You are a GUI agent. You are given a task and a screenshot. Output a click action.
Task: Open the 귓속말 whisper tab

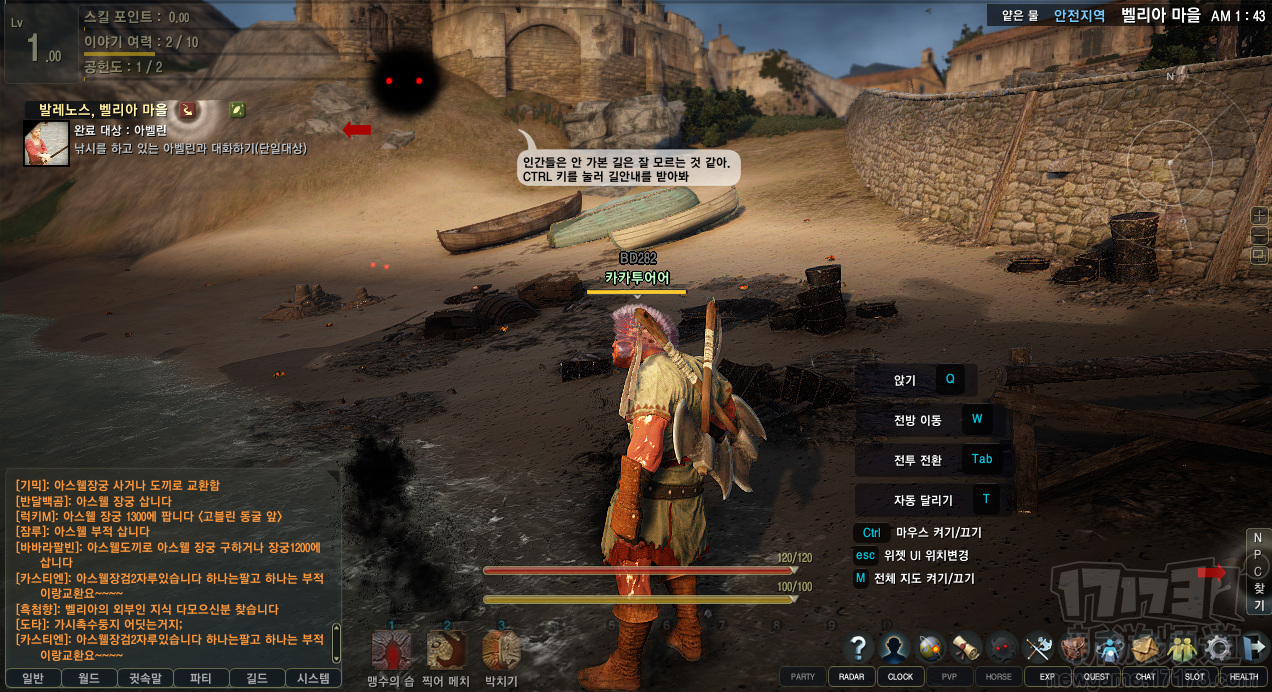point(146,678)
